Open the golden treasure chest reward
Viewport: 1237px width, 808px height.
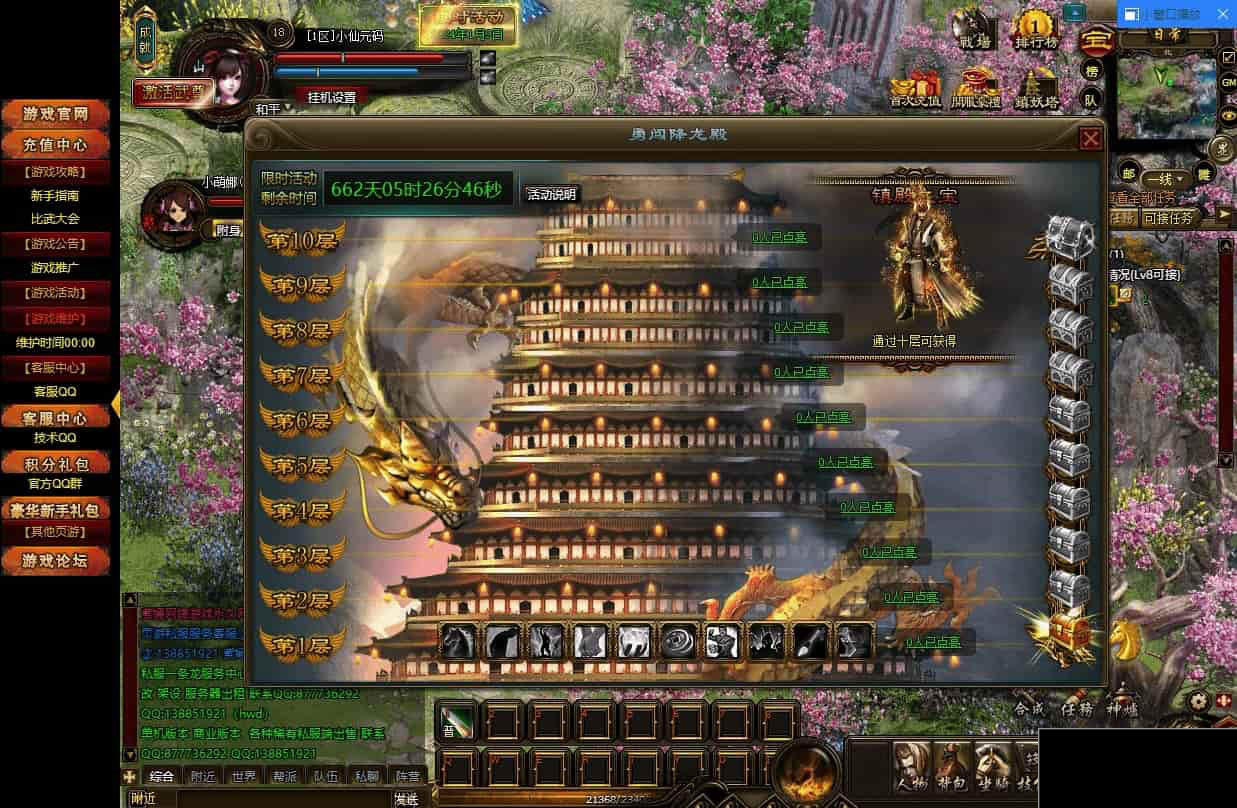(1066, 628)
